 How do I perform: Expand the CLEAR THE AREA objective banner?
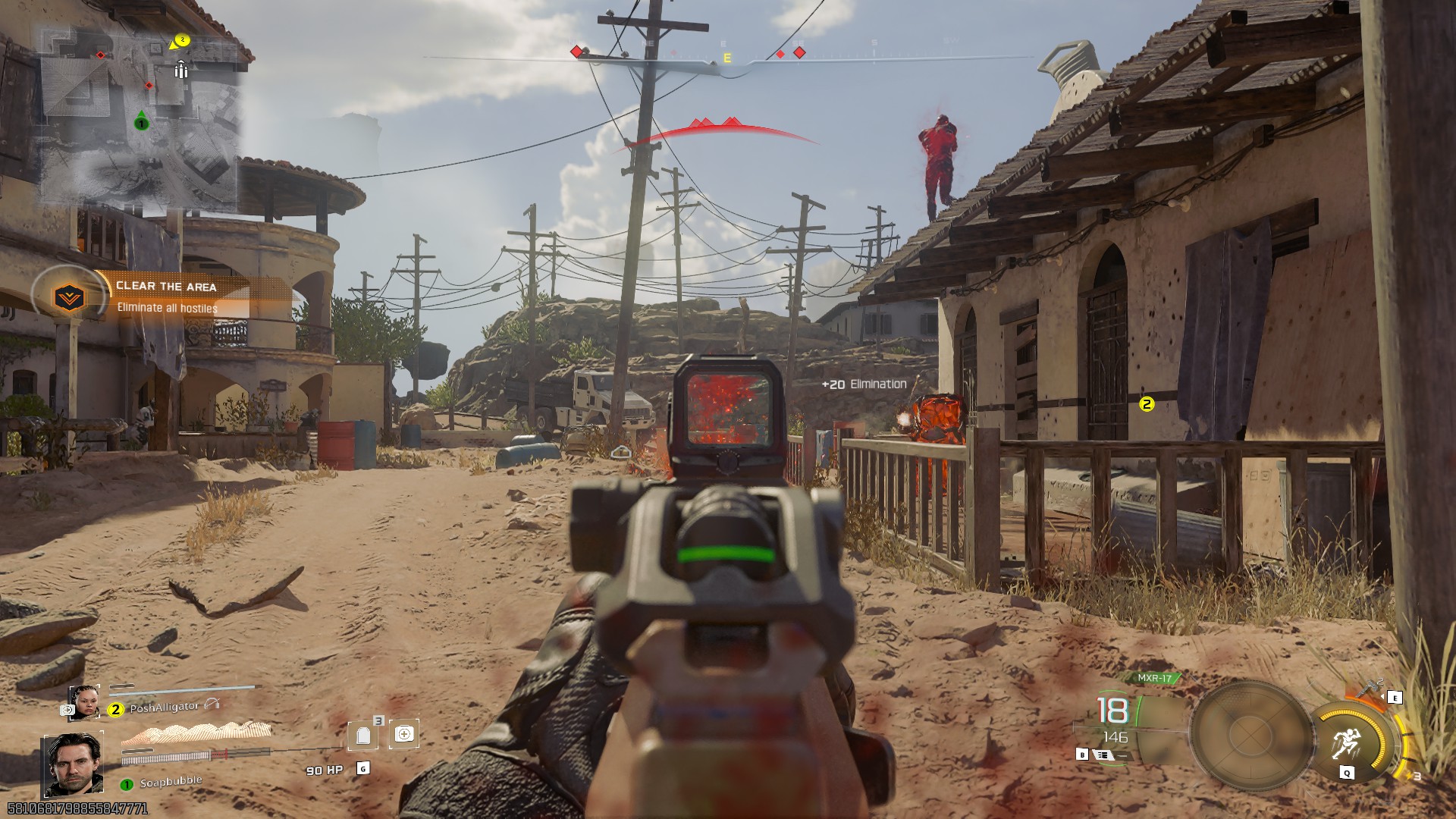167,287
